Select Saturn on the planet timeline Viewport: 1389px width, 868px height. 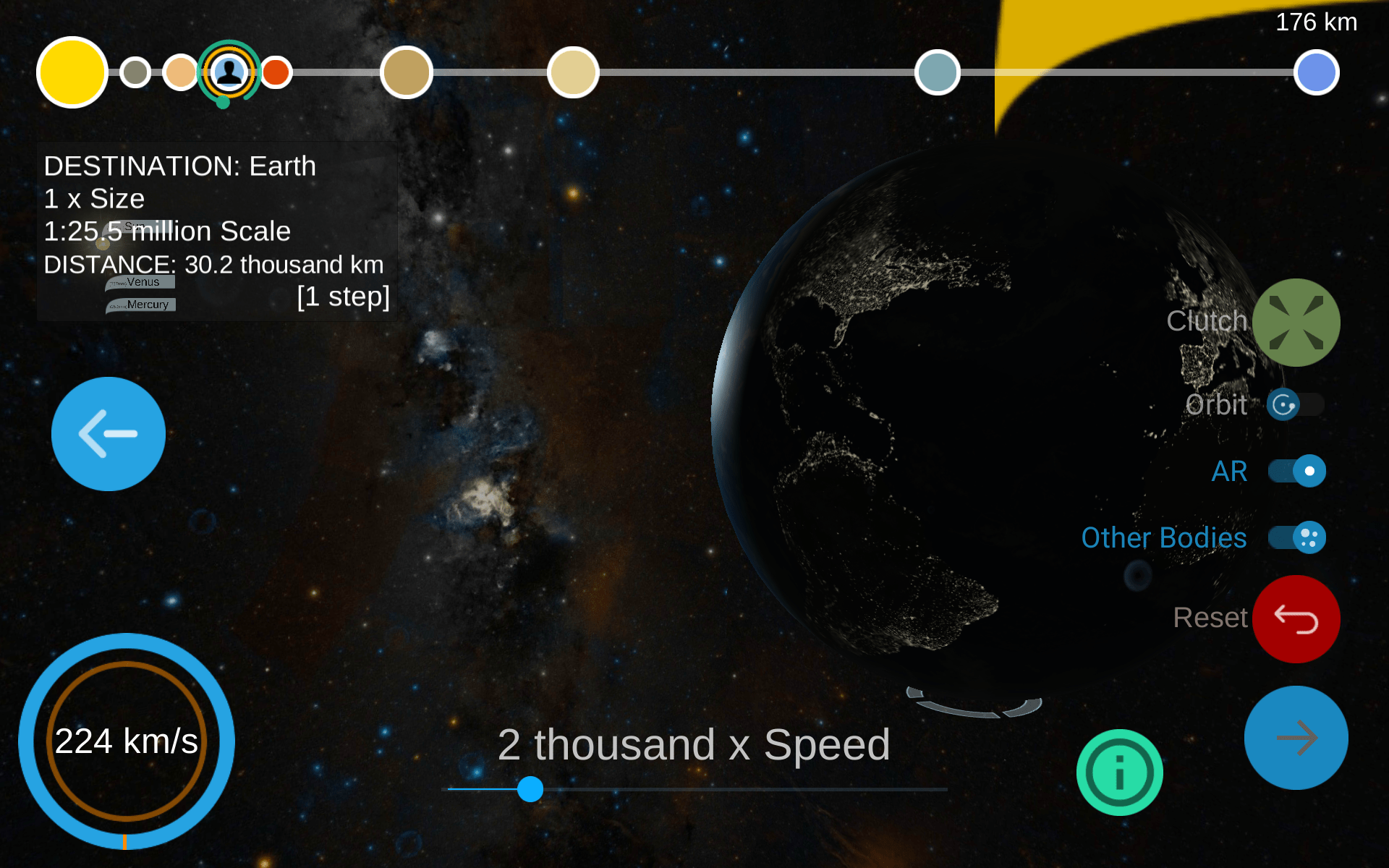[574, 72]
